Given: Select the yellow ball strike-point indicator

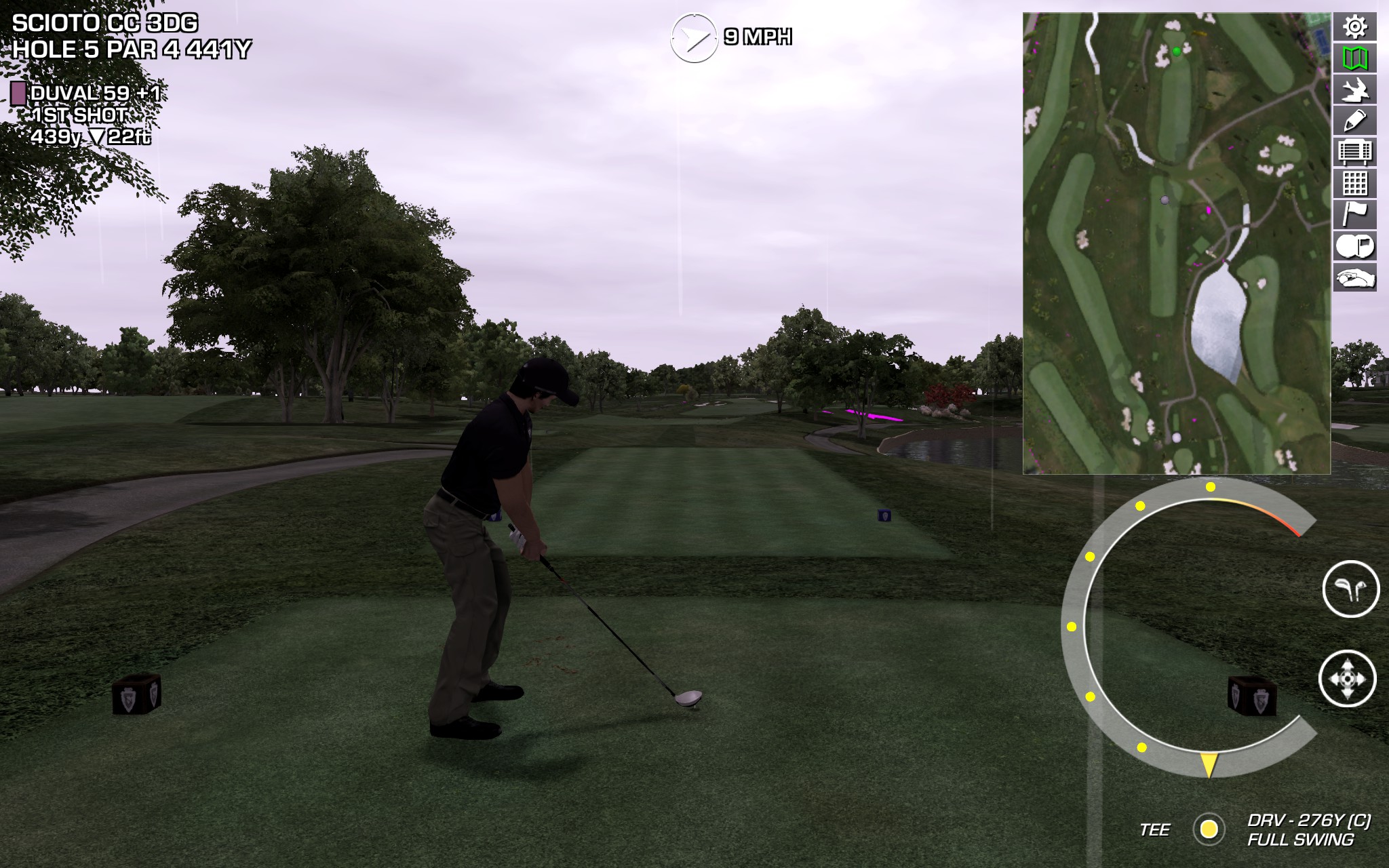Looking at the screenshot, I should [1209, 829].
